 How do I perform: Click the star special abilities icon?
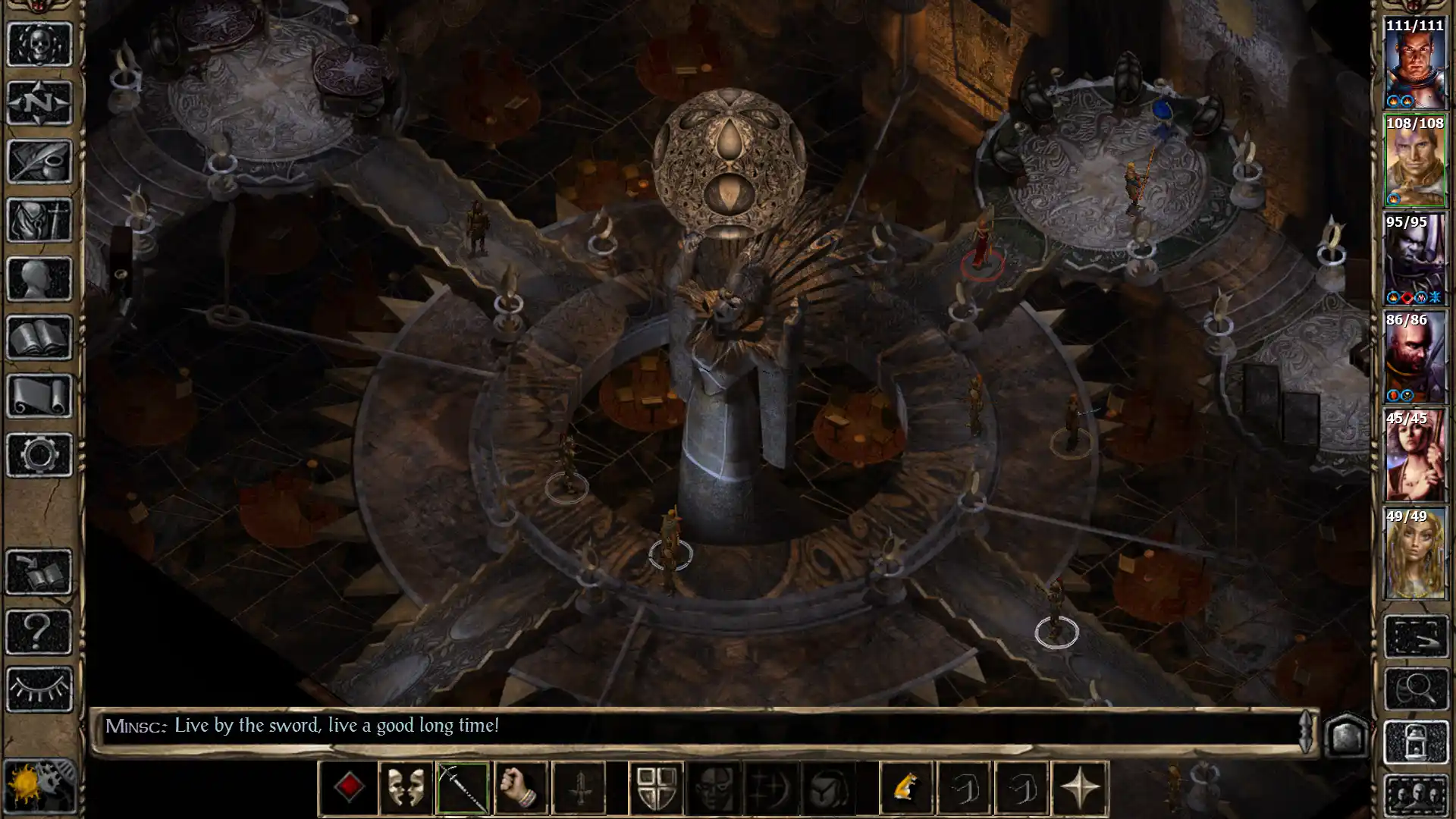[1082, 786]
